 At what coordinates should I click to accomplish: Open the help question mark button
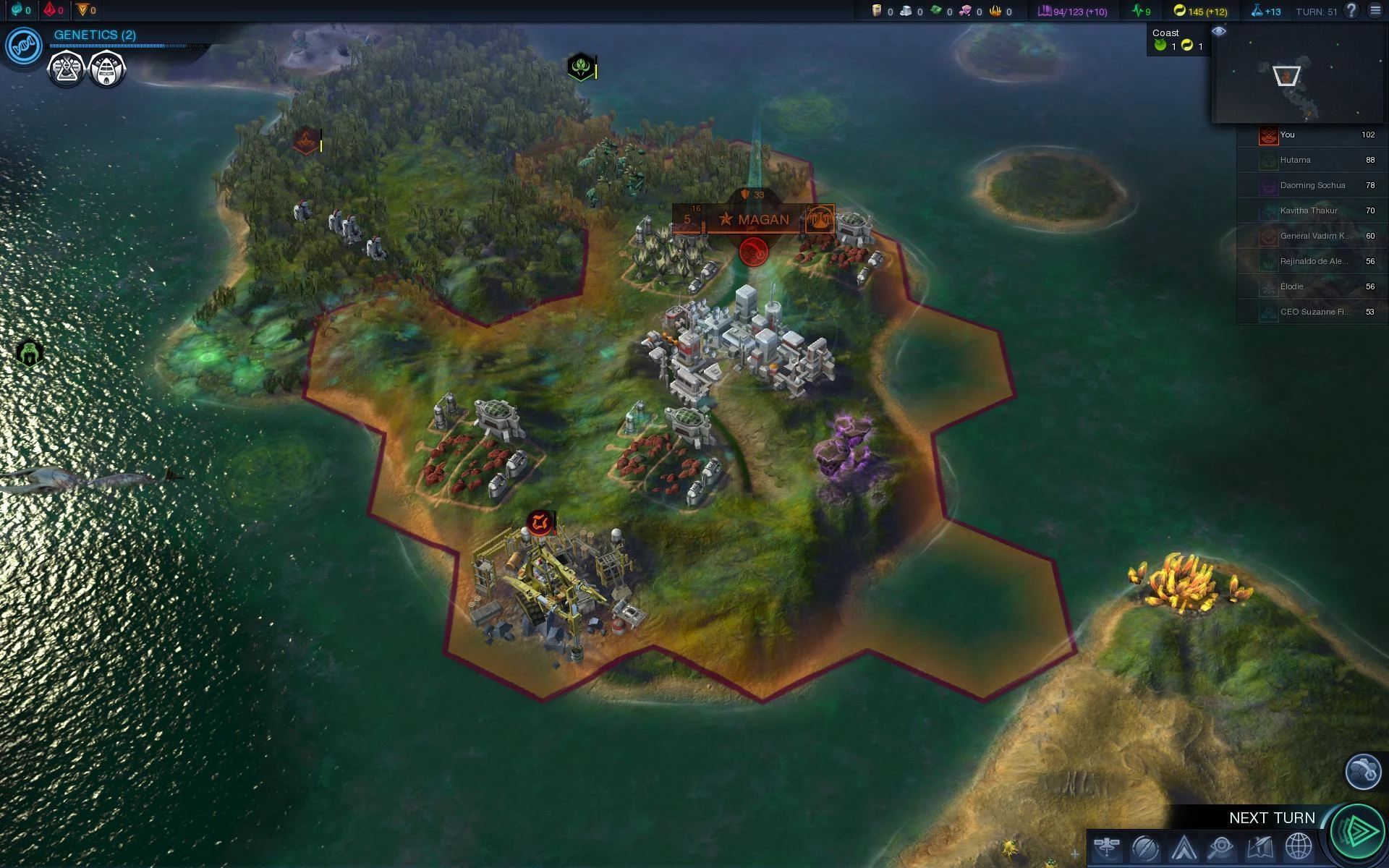tap(1351, 11)
